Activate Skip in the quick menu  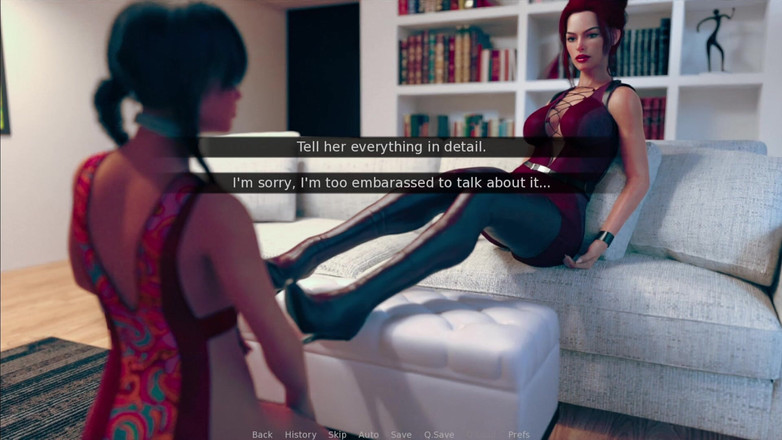(x=337, y=434)
